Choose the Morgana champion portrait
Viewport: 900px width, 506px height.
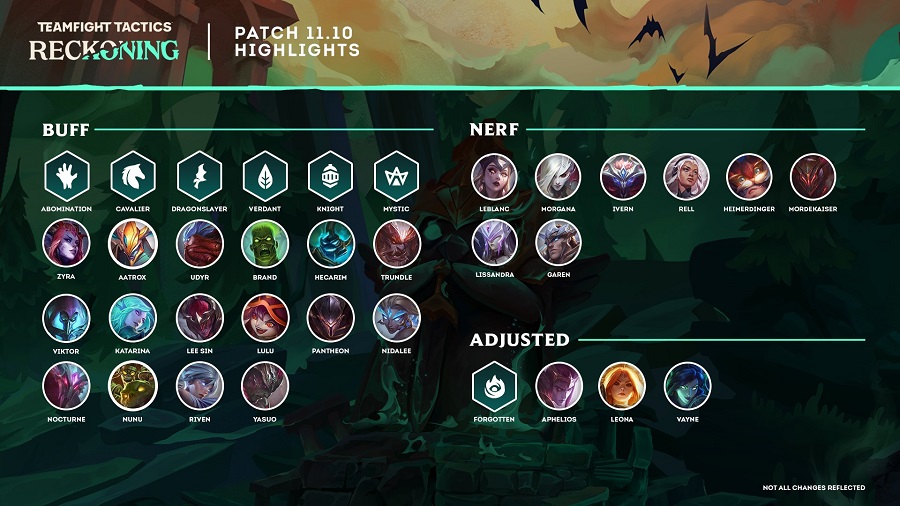click(x=558, y=178)
